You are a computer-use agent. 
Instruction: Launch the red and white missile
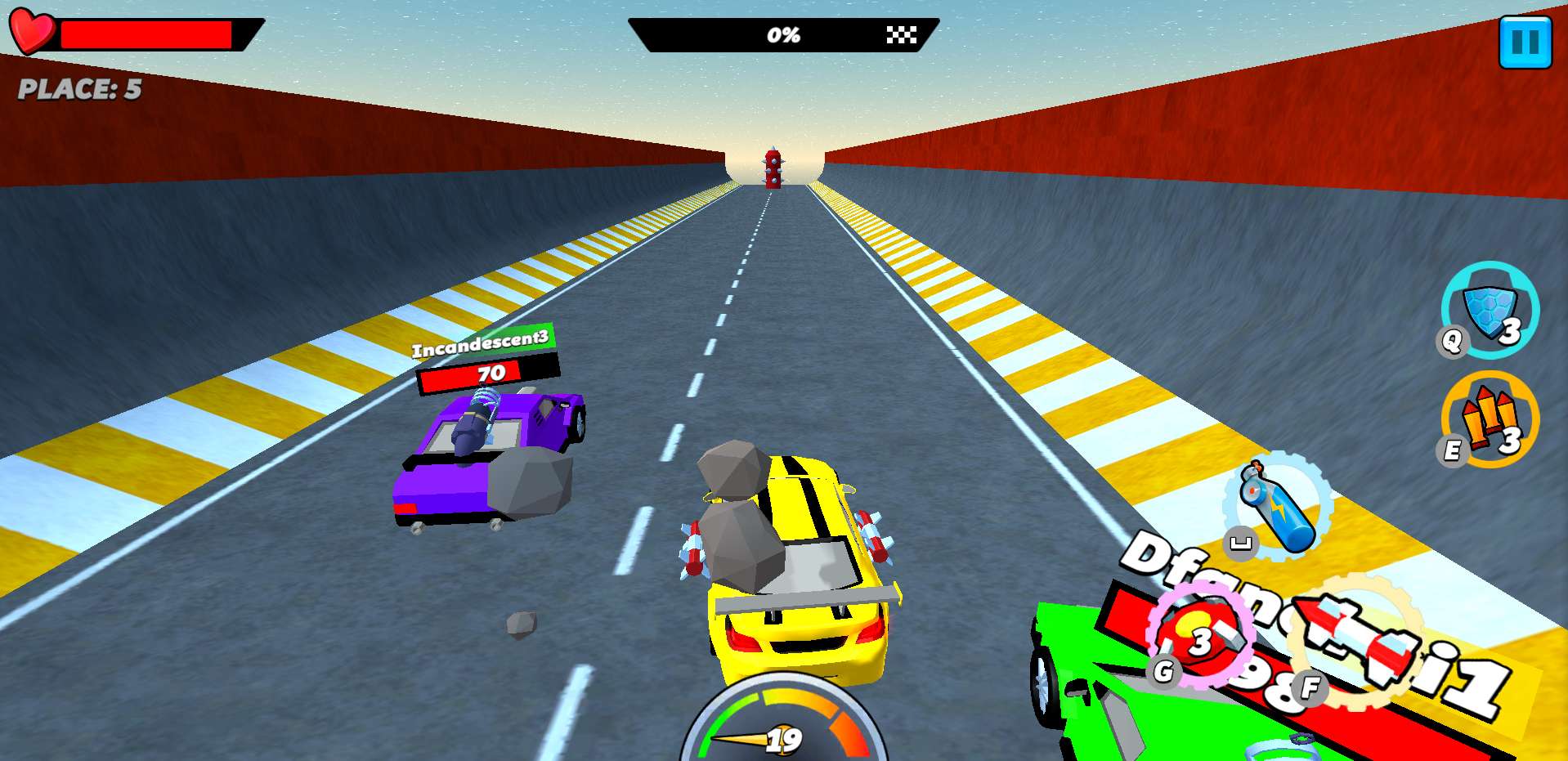point(1358,640)
